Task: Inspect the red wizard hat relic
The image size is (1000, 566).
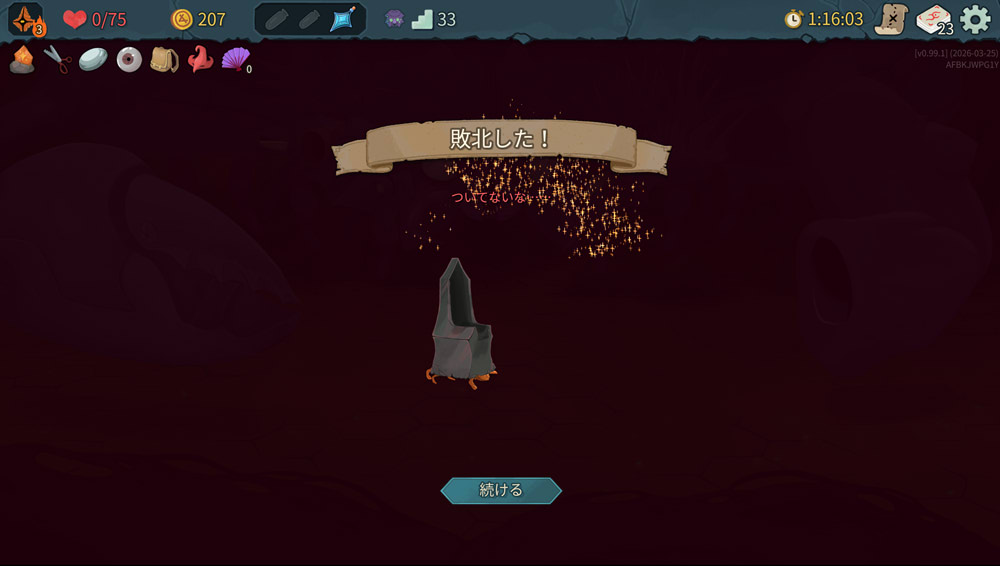Action: click(x=200, y=60)
